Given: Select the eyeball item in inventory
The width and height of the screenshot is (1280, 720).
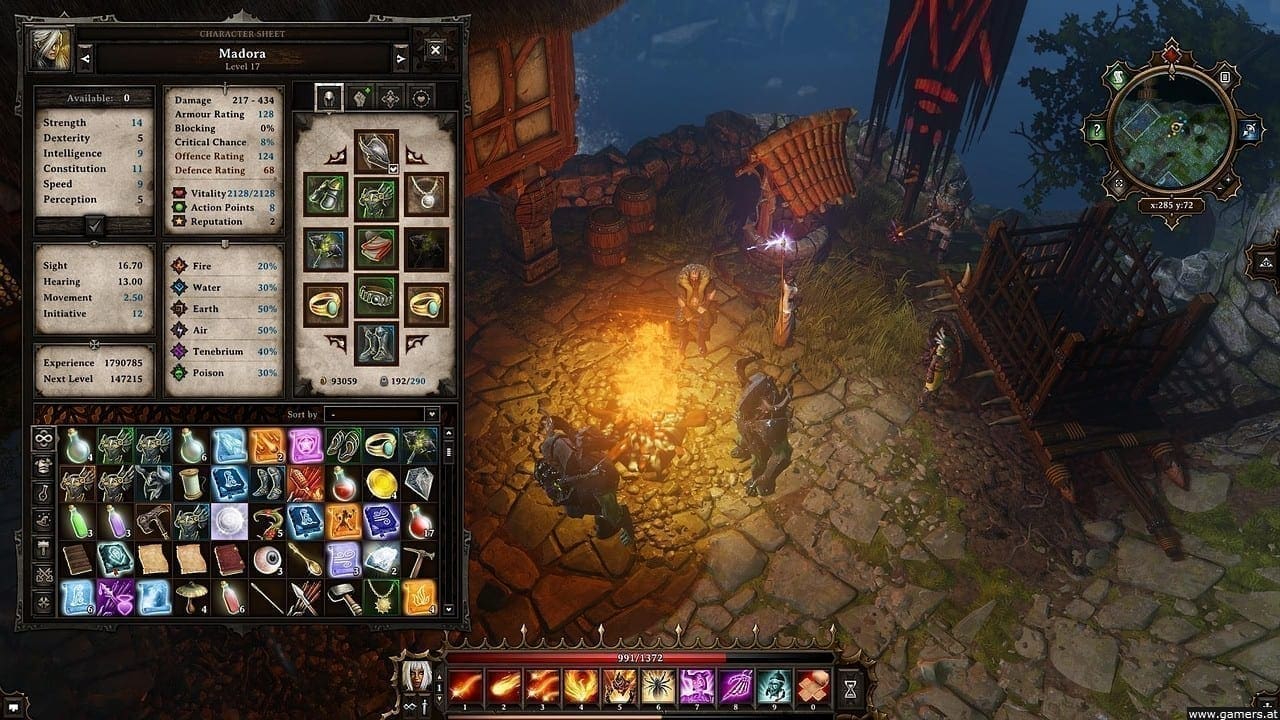Looking at the screenshot, I should tap(268, 559).
